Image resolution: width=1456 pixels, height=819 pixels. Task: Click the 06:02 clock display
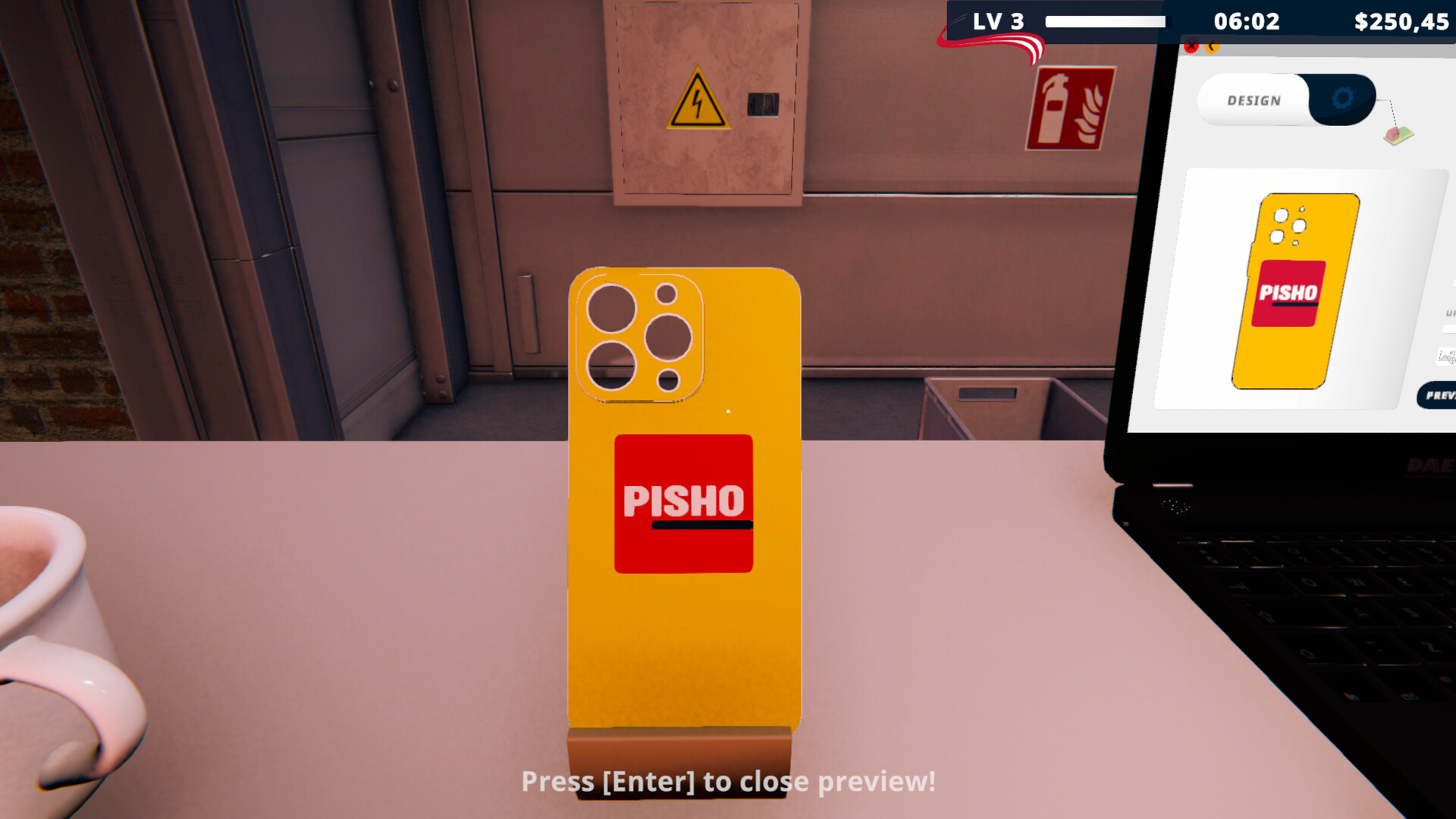pos(1246,22)
